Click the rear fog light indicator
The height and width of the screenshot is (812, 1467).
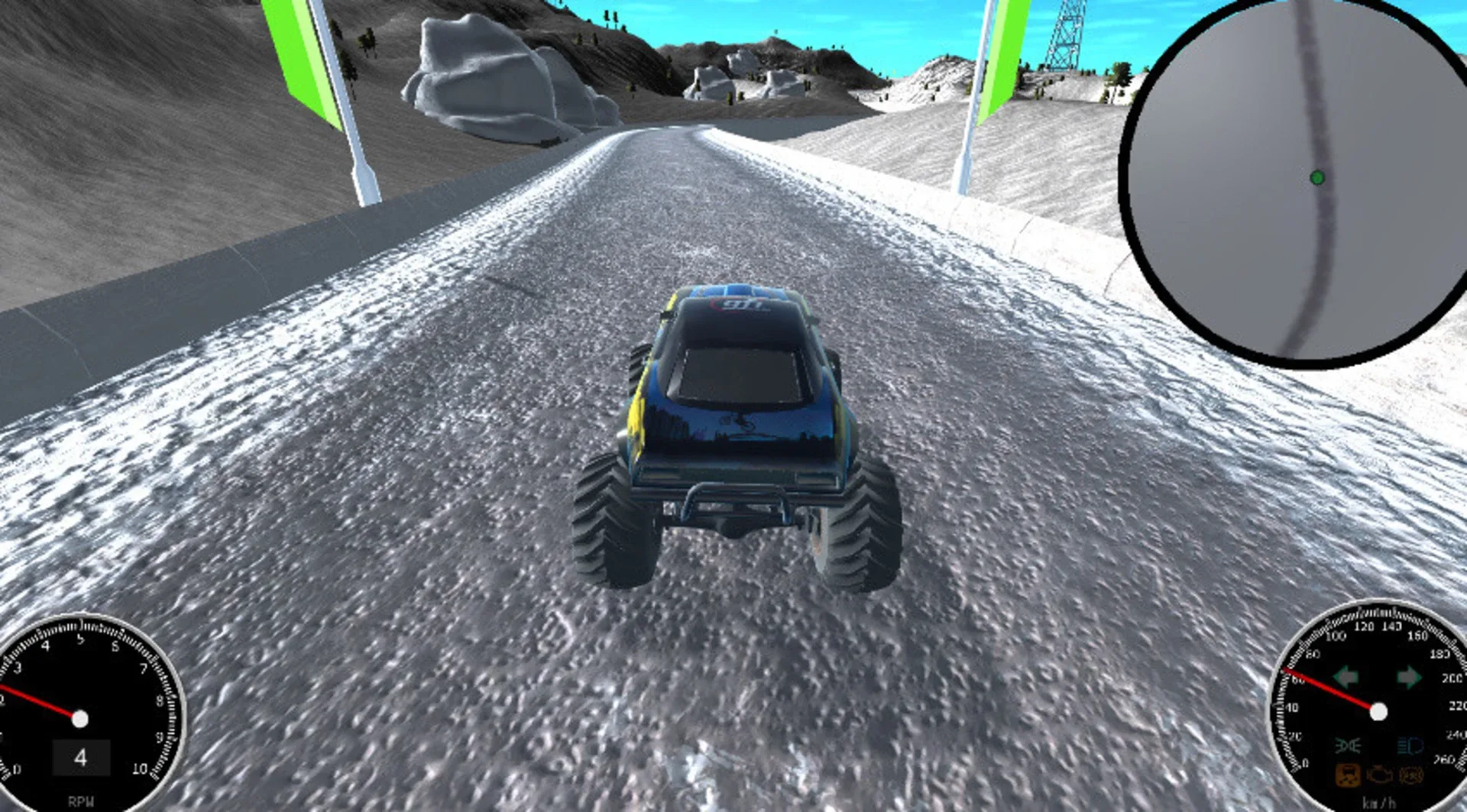(x=1348, y=745)
